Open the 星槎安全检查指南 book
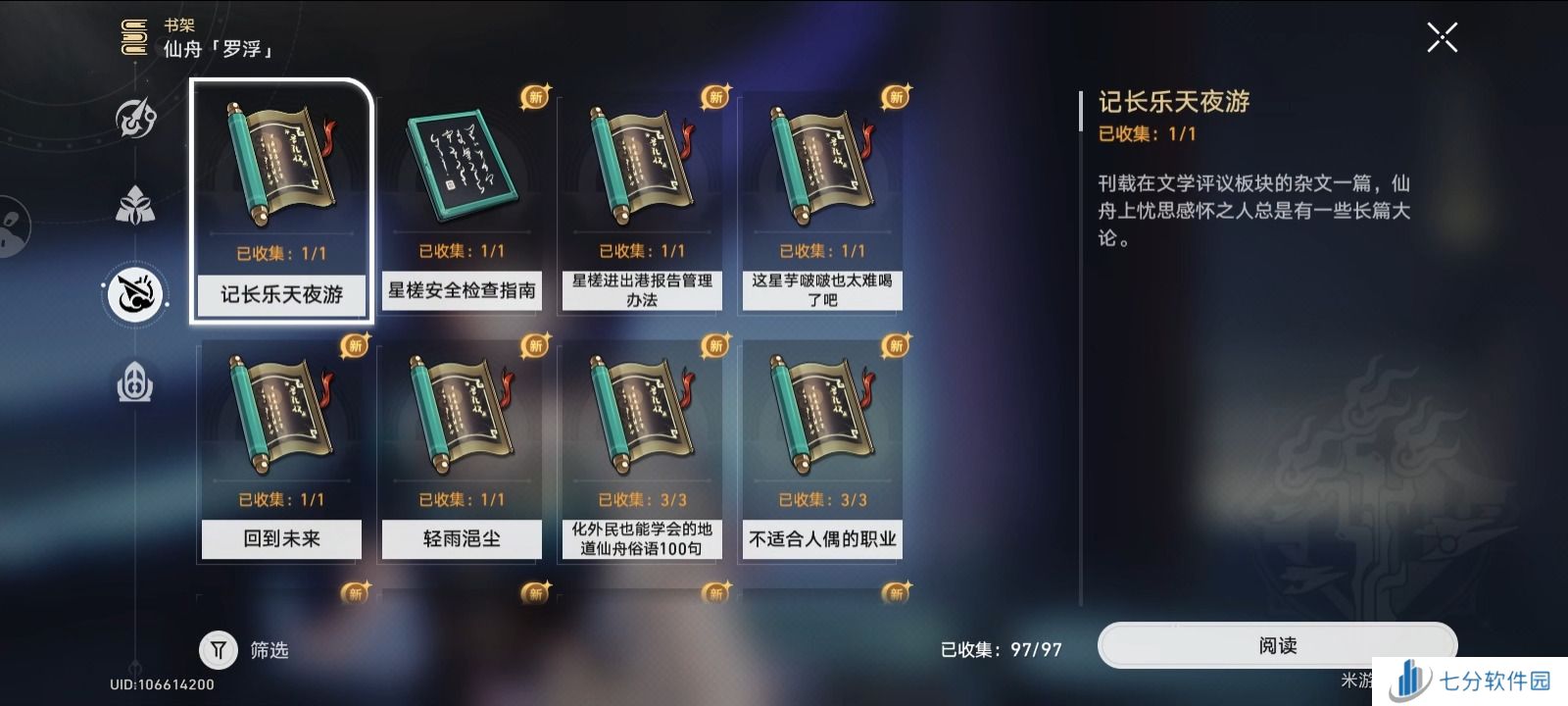 pos(461,162)
